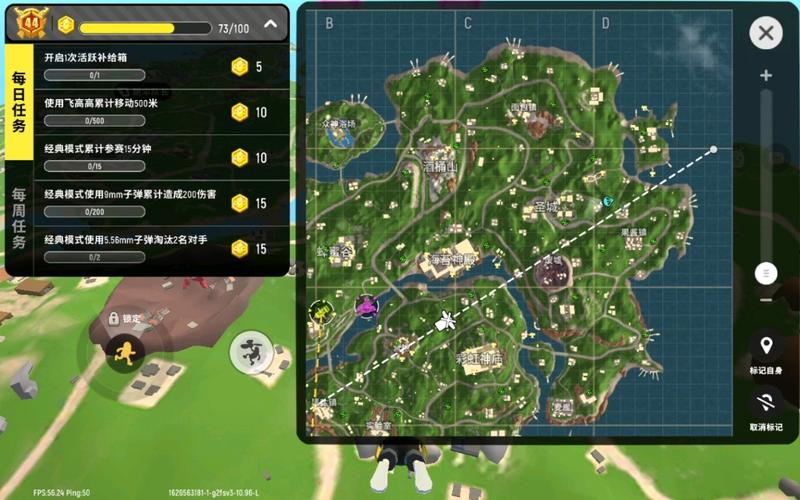This screenshot has height=500, width=800.
Task: Switch to the 每周任务 weekly tasks tab
Action: click(19, 220)
